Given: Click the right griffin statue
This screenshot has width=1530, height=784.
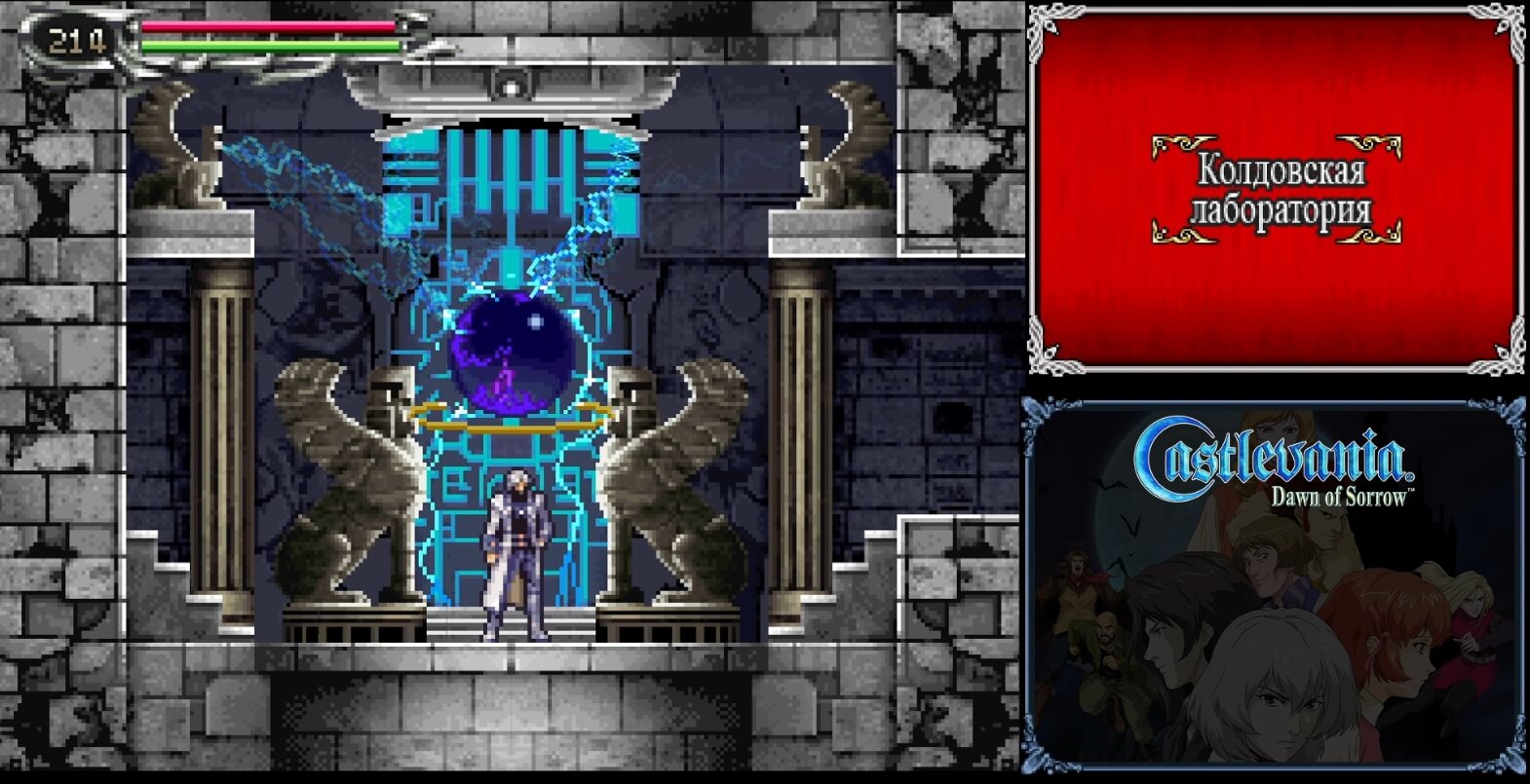Looking at the screenshot, I should [x=672, y=477].
